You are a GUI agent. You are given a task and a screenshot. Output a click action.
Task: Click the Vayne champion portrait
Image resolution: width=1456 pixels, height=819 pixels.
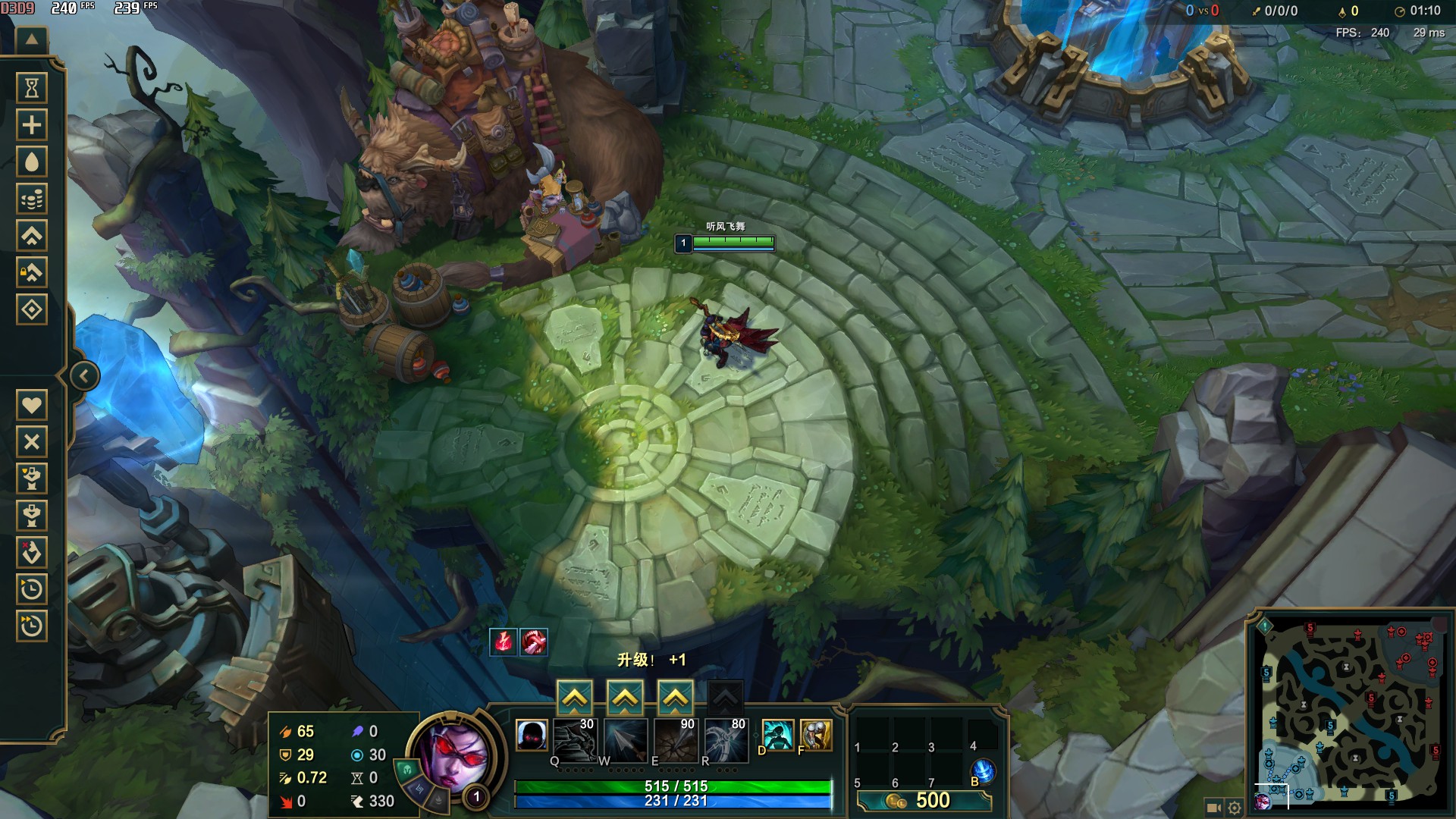click(x=453, y=755)
